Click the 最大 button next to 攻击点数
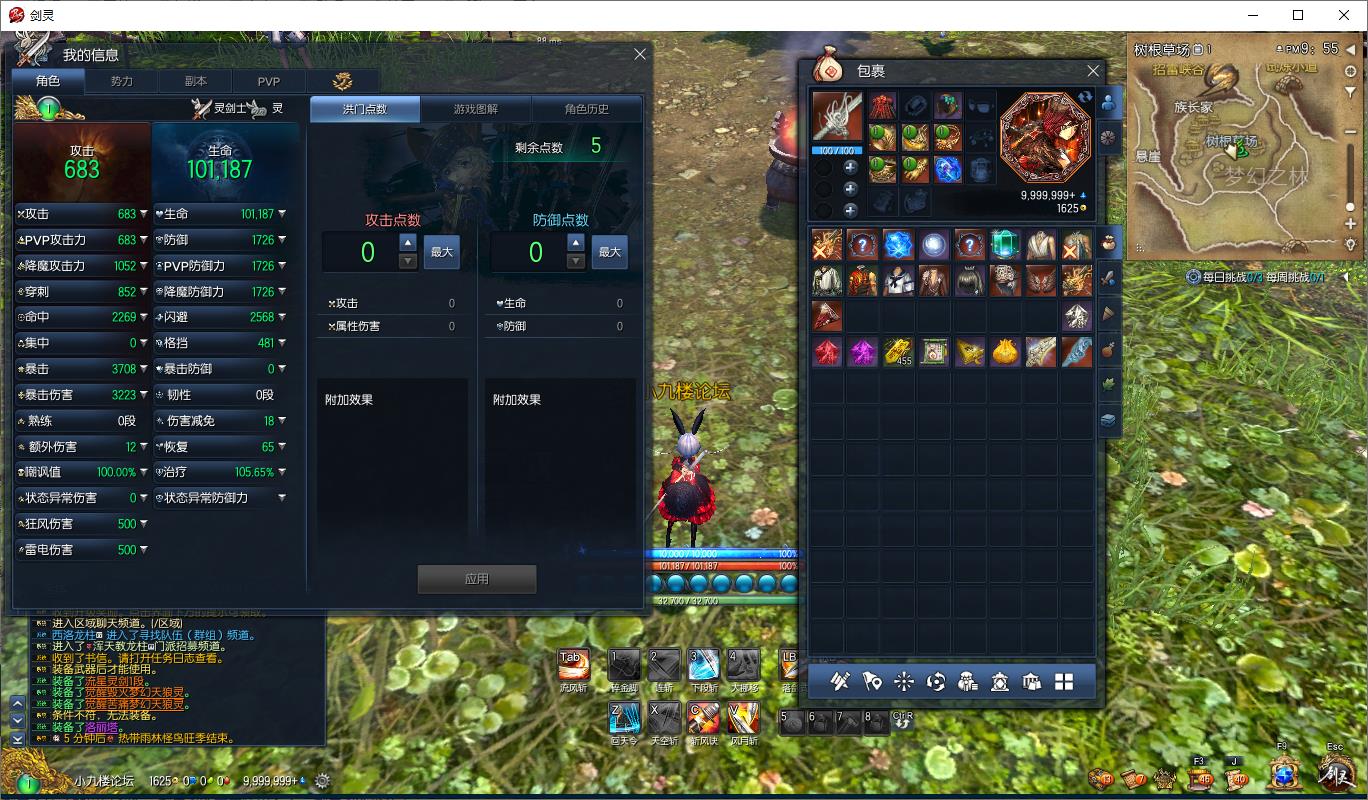The height and width of the screenshot is (800, 1368). point(441,252)
